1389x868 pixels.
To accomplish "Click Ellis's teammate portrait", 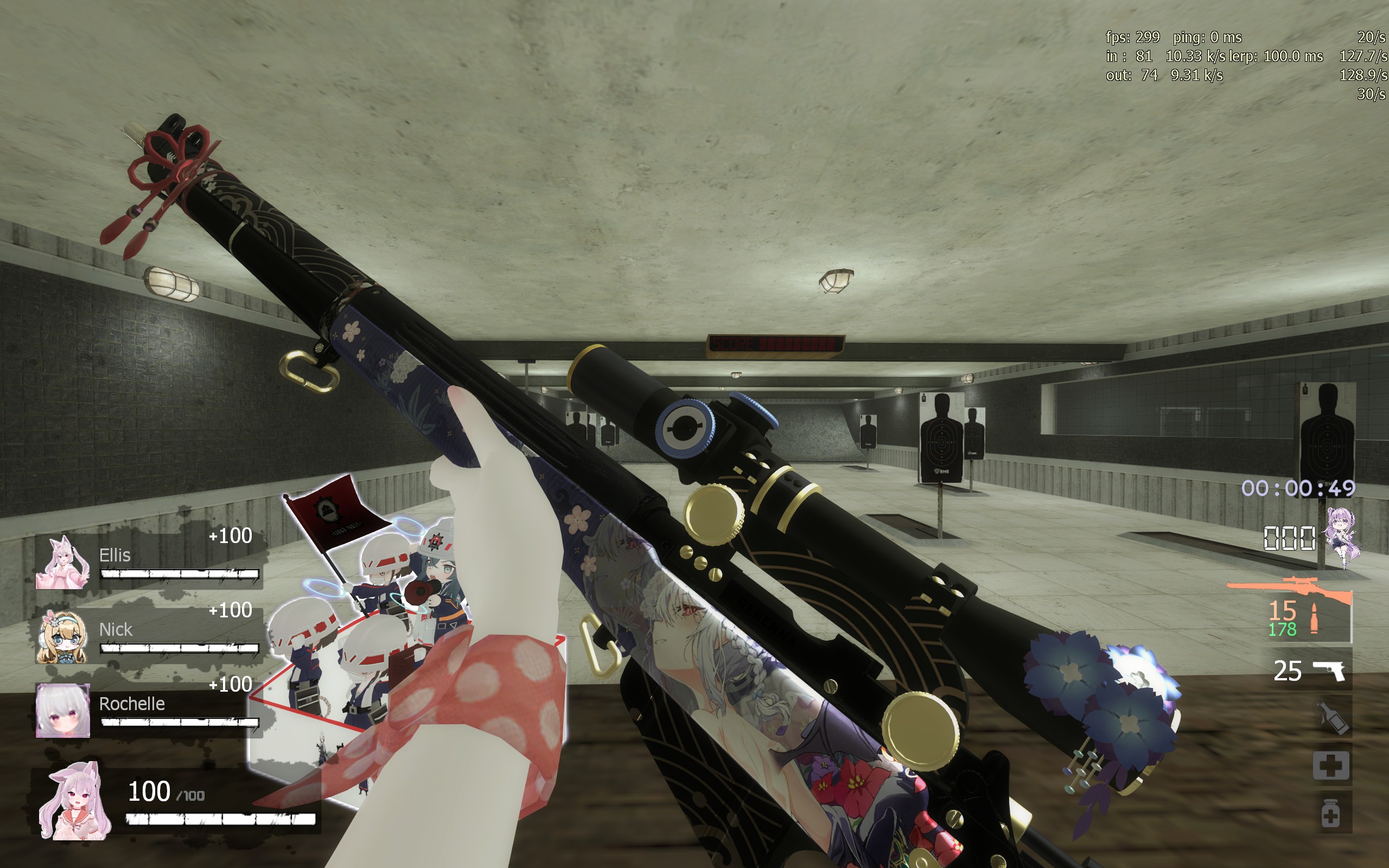I will pos(62,563).
